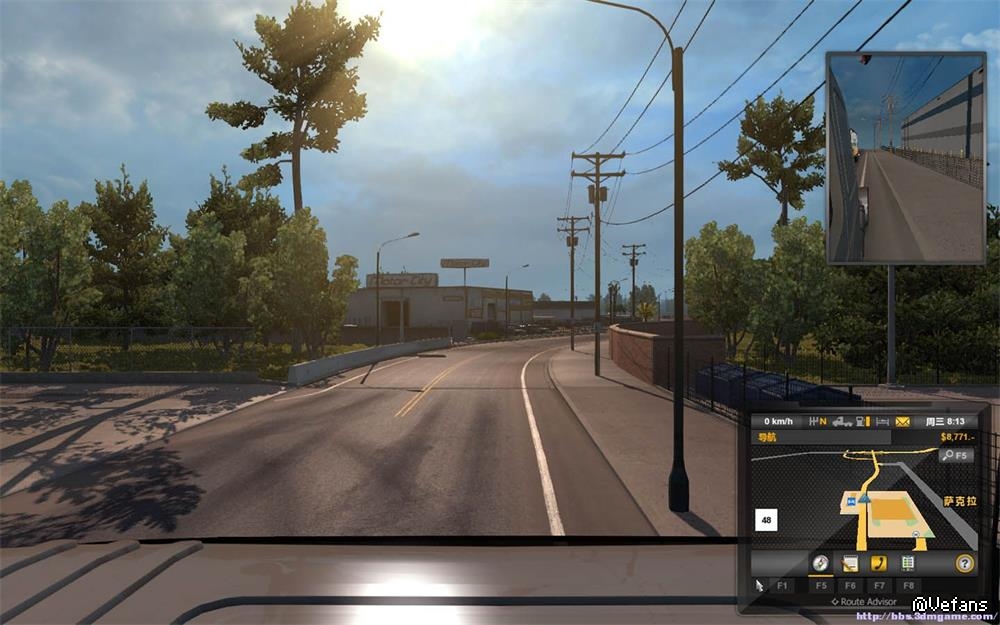This screenshot has height=625, width=1000.
Task: Open the yellow phone assistance tab
Action: (879, 563)
